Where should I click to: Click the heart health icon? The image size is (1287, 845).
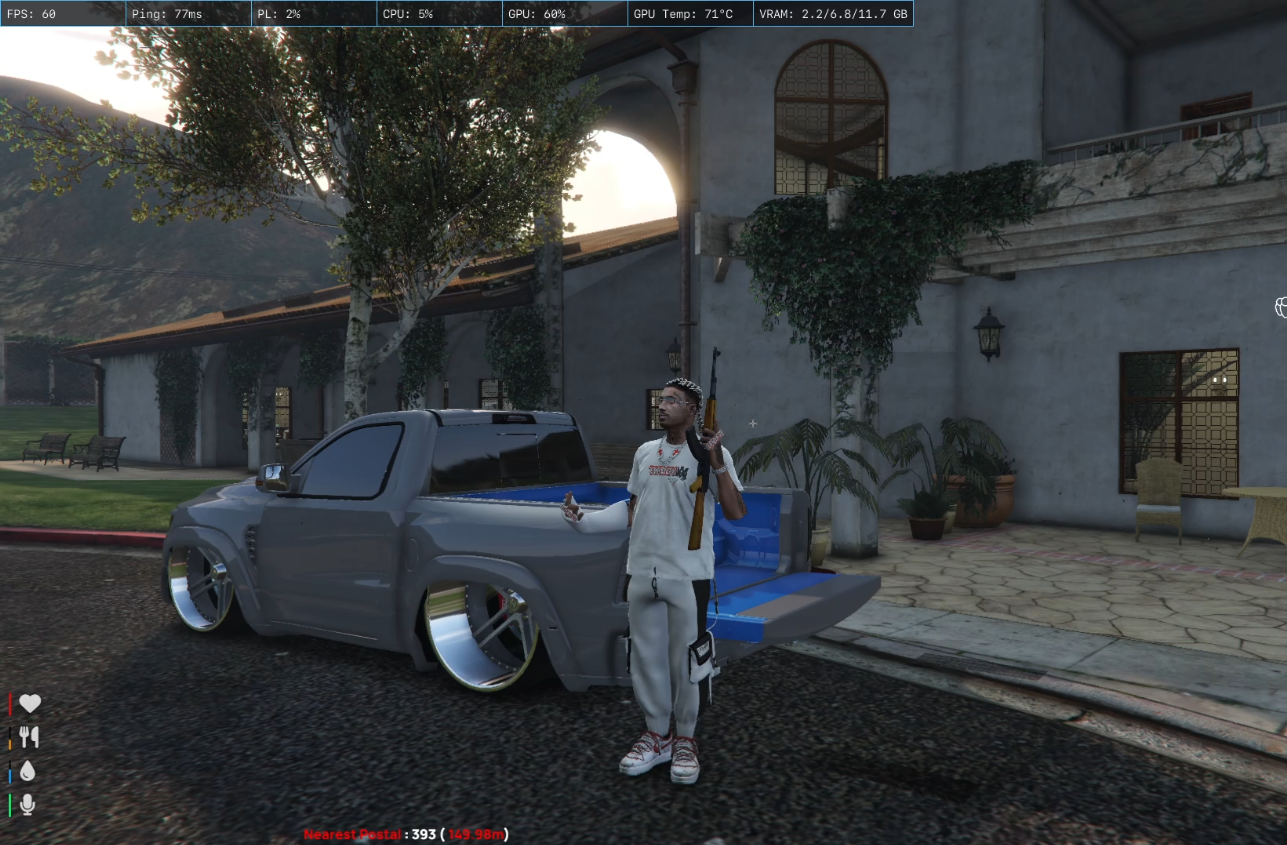click(30, 703)
